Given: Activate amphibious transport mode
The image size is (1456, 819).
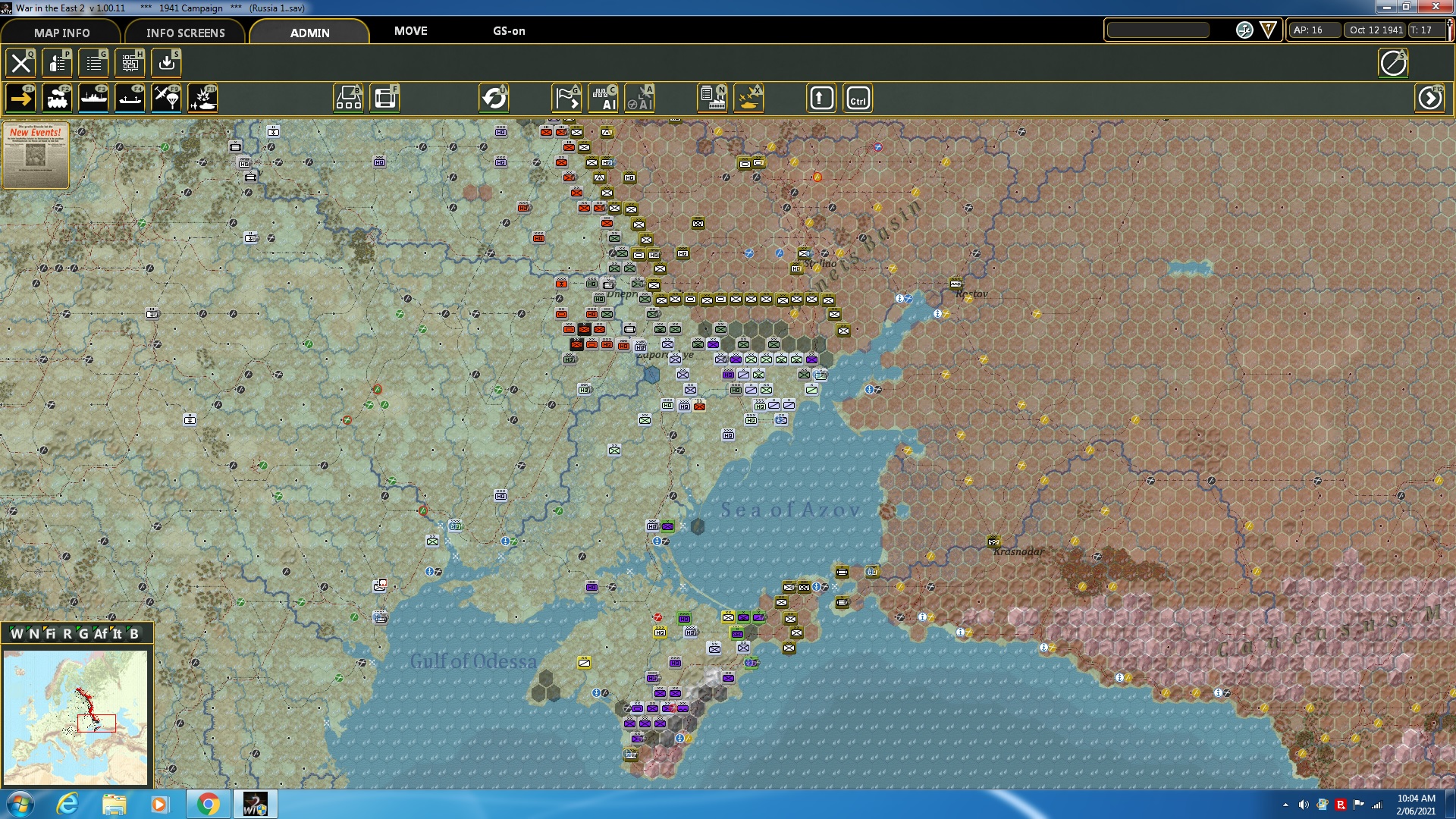Looking at the screenshot, I should (130, 97).
